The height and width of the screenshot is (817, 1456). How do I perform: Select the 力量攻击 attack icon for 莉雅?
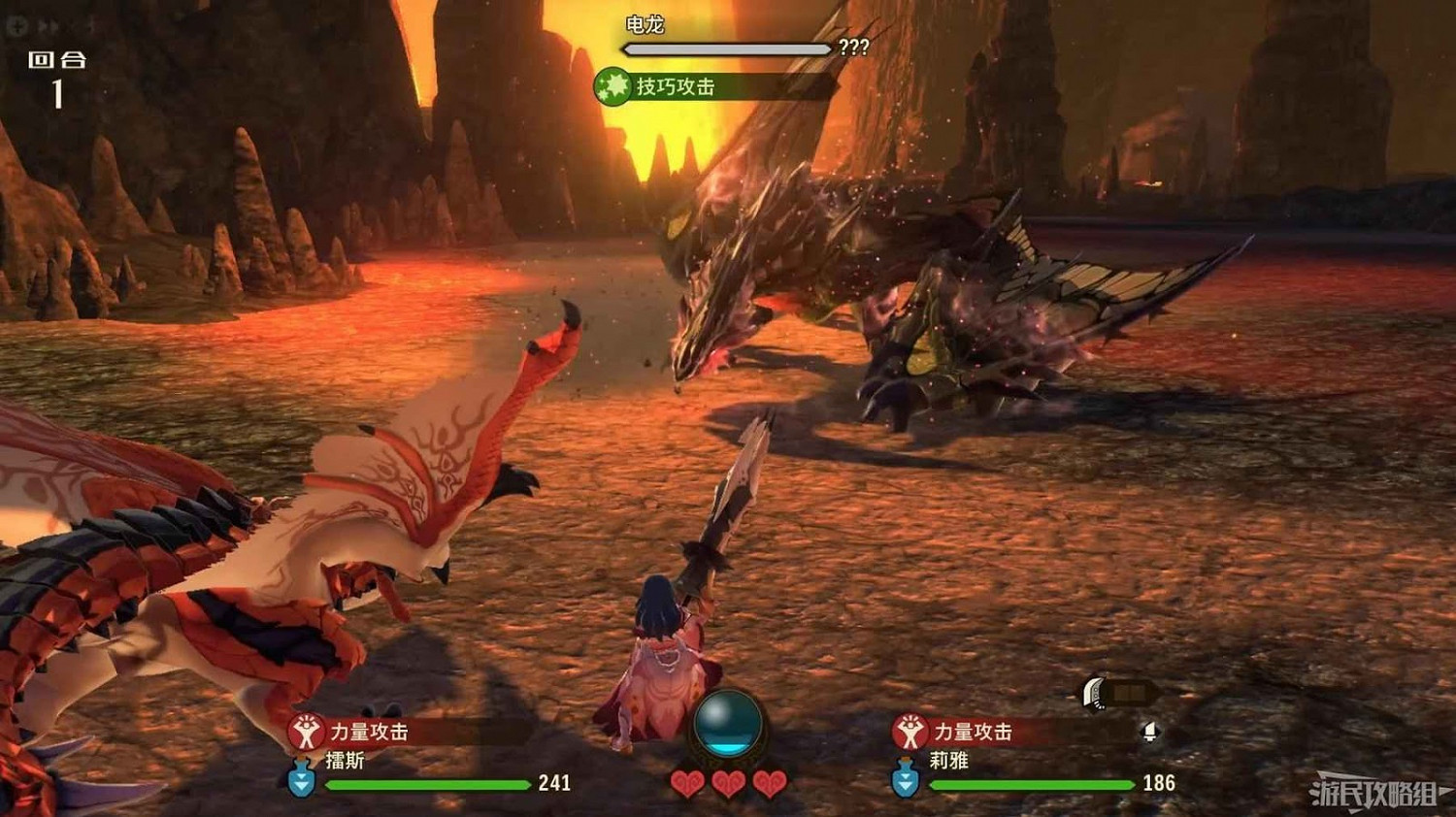click(910, 733)
